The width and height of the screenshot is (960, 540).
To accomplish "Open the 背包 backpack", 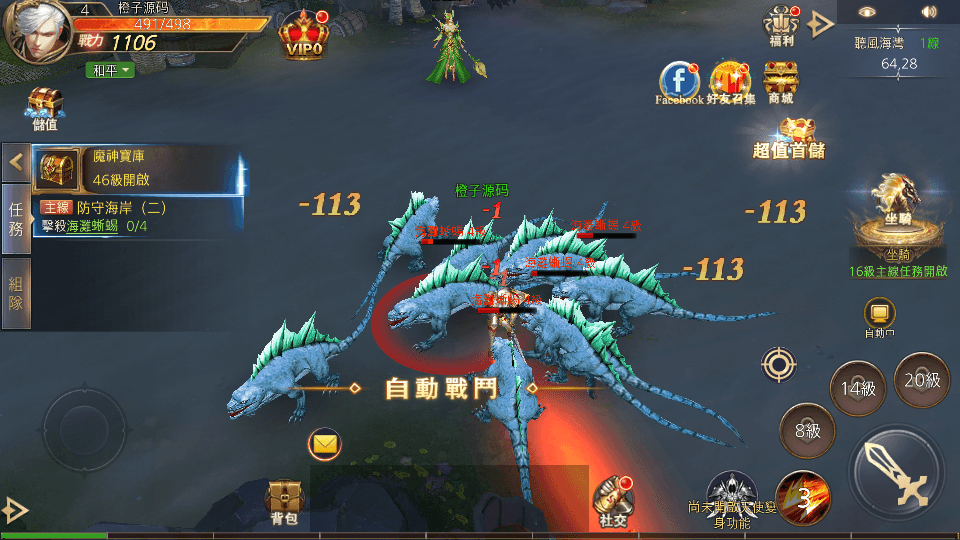I will pos(284,501).
